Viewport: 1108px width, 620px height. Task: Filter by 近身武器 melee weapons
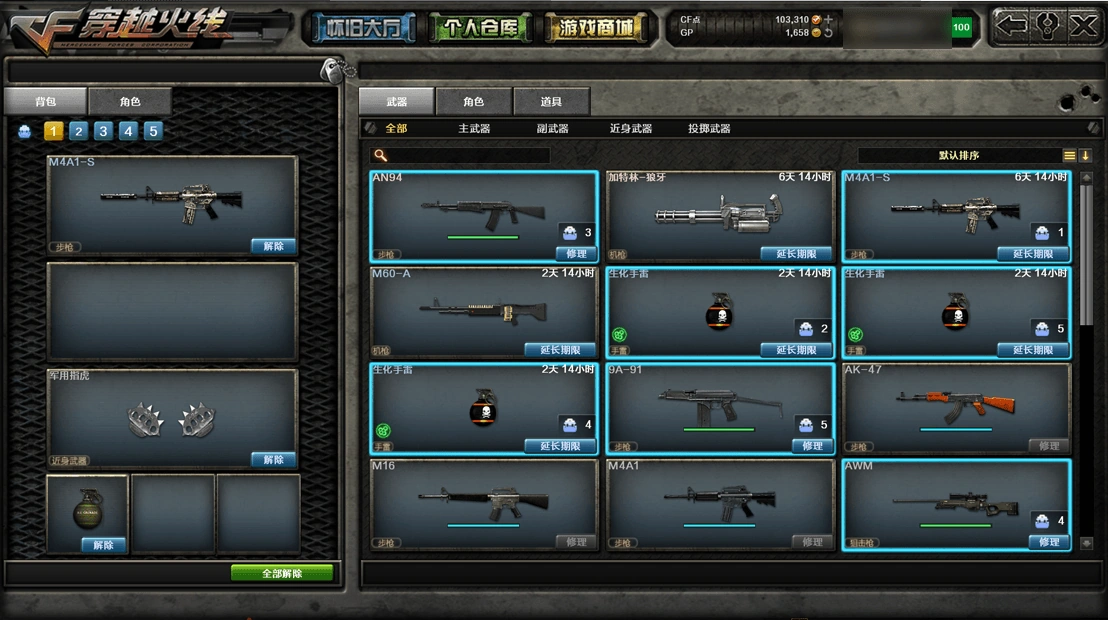pos(631,129)
